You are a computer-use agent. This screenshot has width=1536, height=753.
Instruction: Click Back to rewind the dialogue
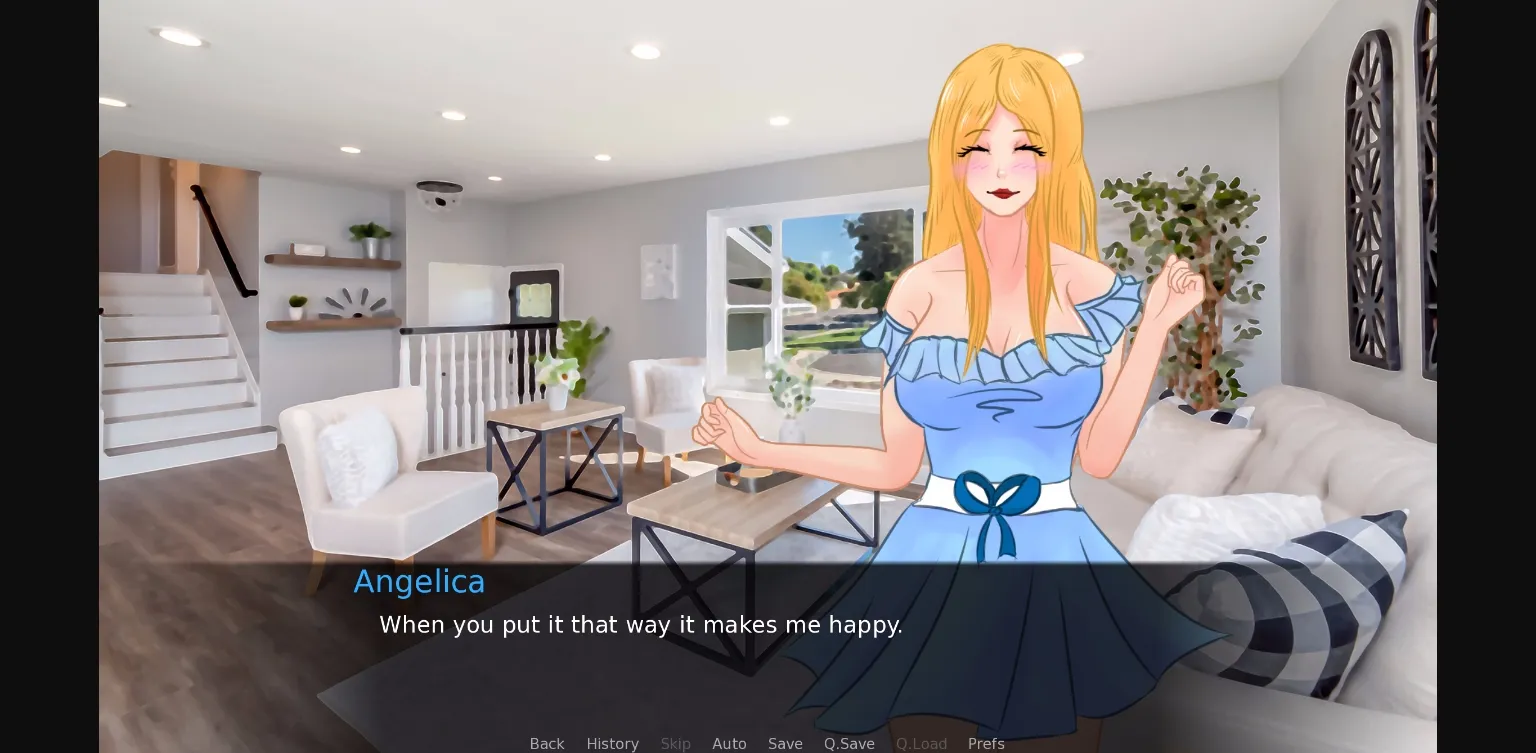click(546, 744)
